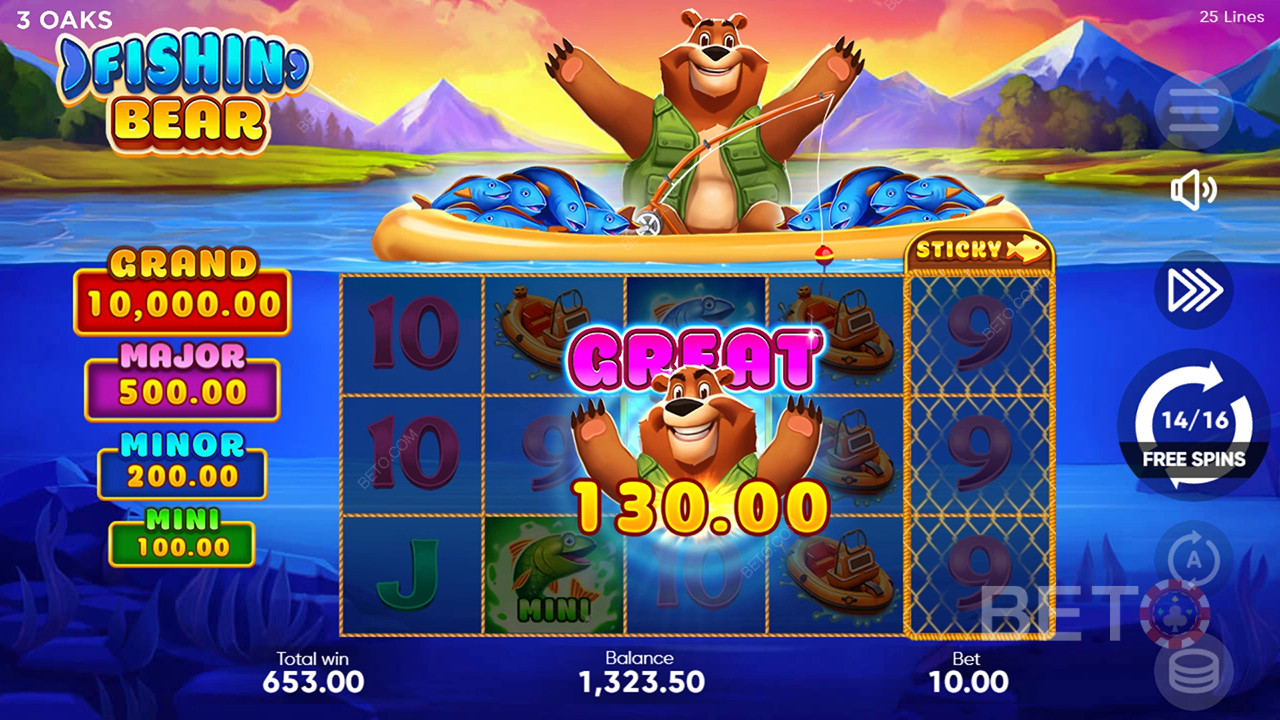The height and width of the screenshot is (720, 1280).
Task: Open the autoplay button
Action: click(1193, 558)
